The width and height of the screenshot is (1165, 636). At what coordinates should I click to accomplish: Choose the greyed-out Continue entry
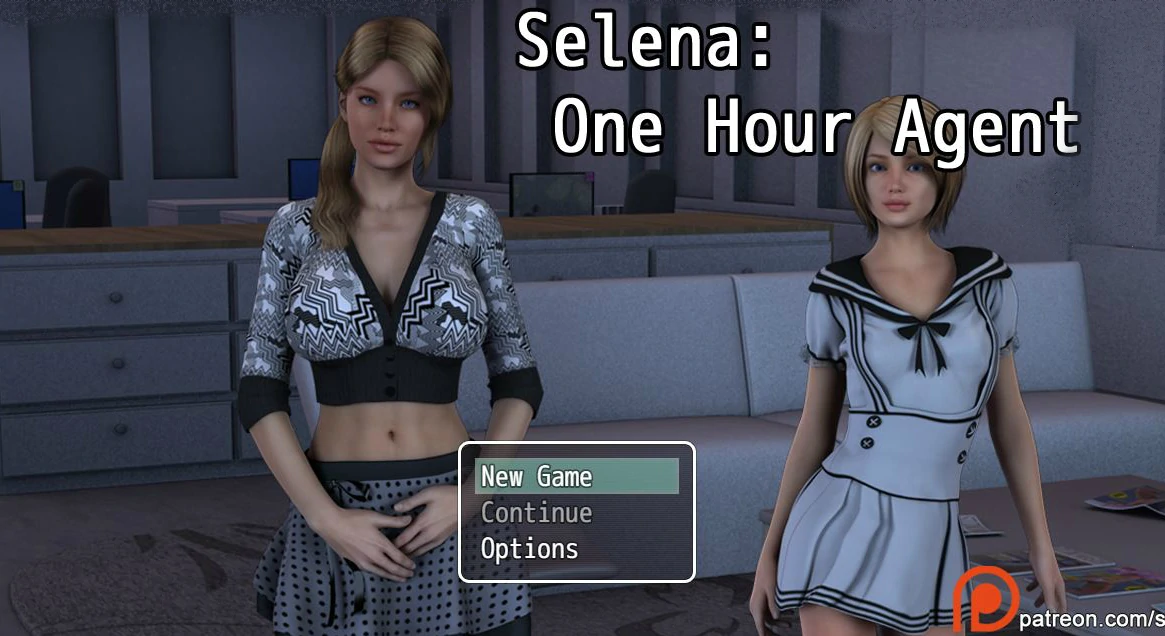click(537, 513)
